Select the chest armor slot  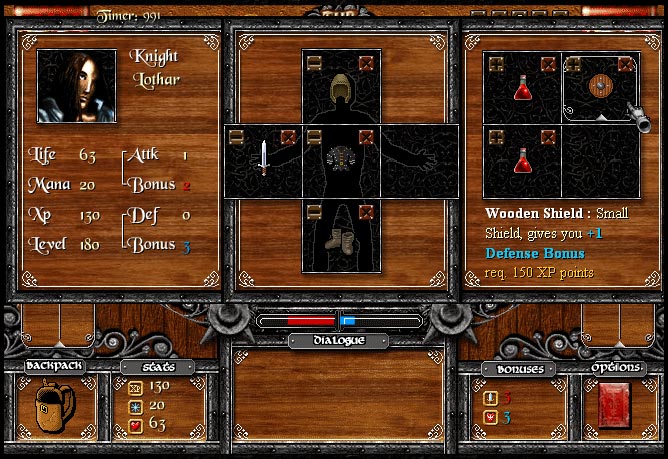pyautogui.click(x=341, y=158)
